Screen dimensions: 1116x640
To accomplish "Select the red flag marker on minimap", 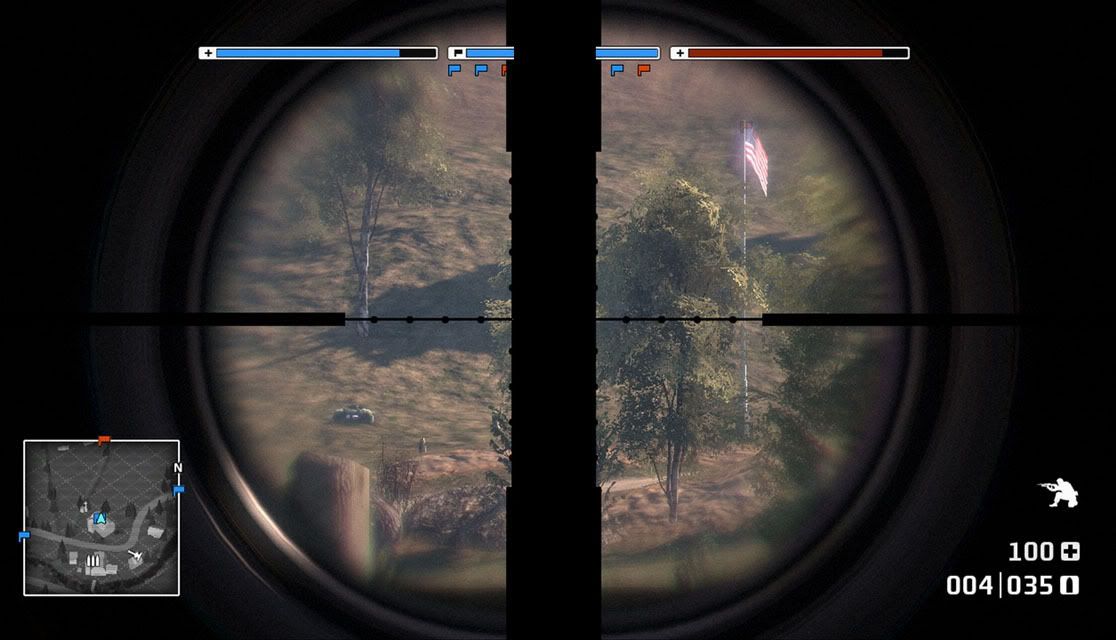I will tap(103, 439).
